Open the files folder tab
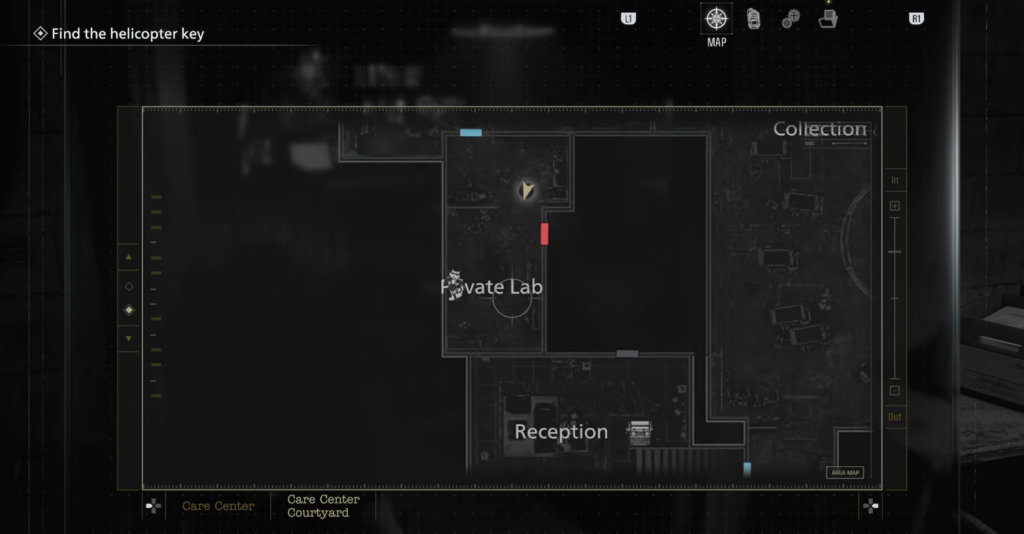This screenshot has width=1024, height=534. 827,18
